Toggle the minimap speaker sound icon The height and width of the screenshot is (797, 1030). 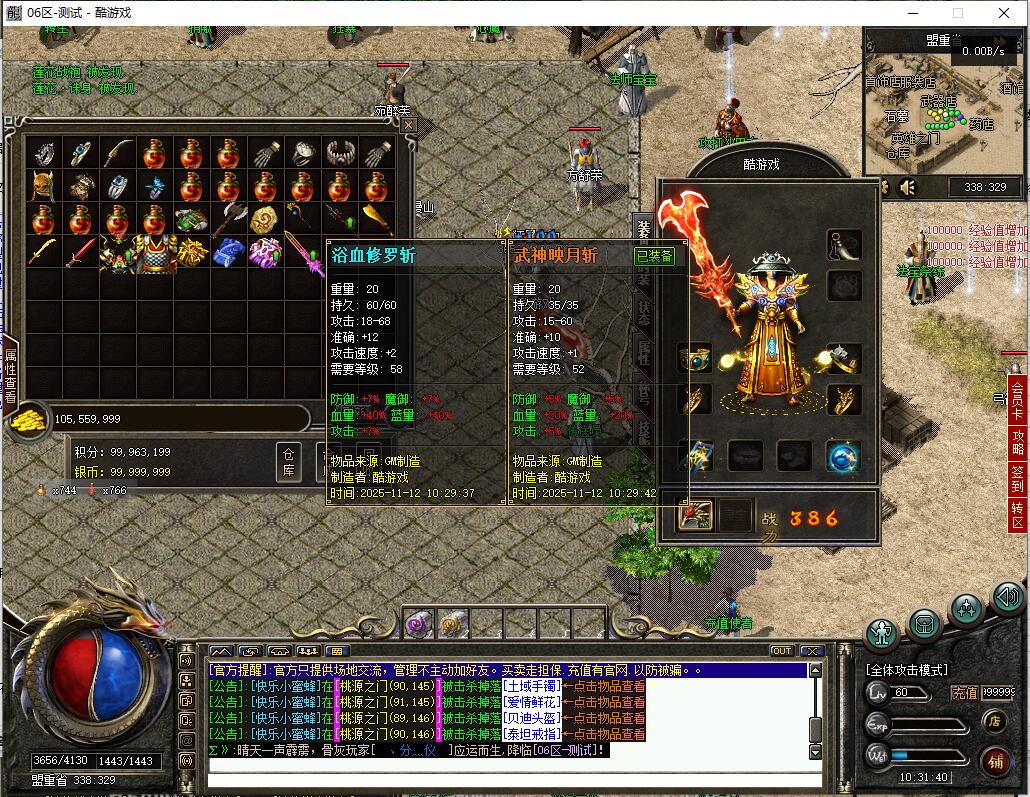point(908,187)
